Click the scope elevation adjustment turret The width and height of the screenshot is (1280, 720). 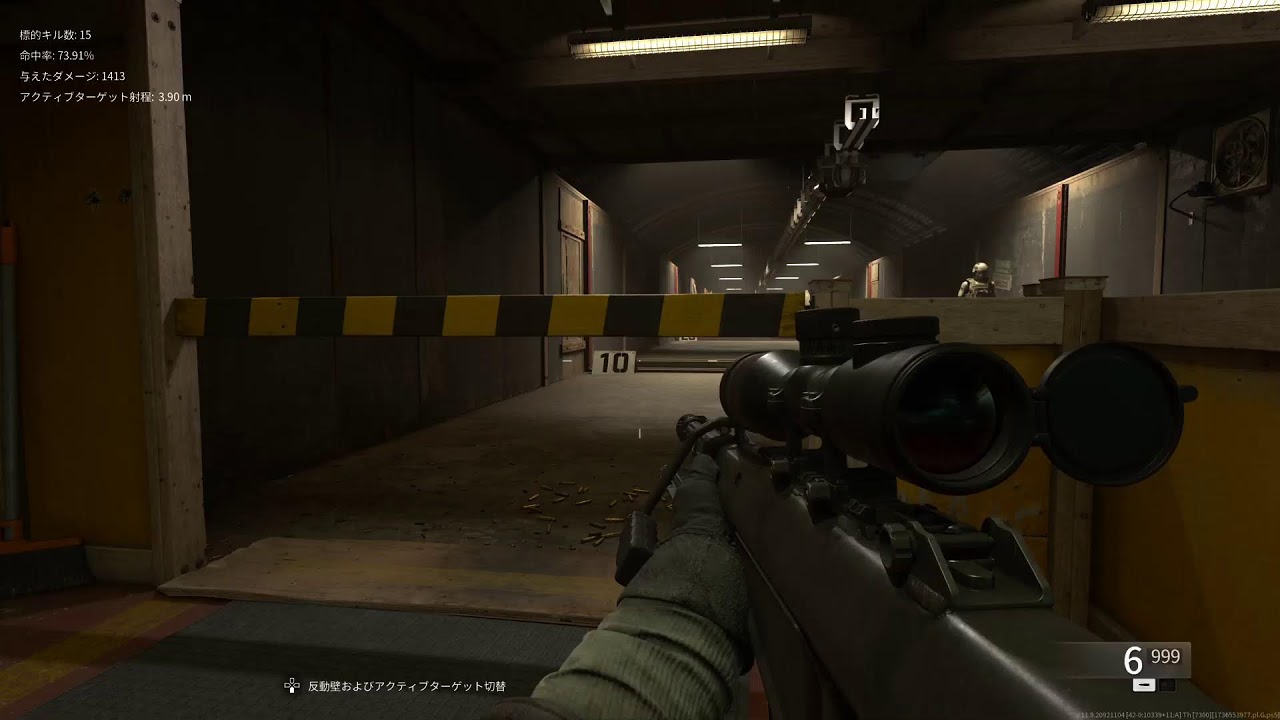tap(830, 325)
